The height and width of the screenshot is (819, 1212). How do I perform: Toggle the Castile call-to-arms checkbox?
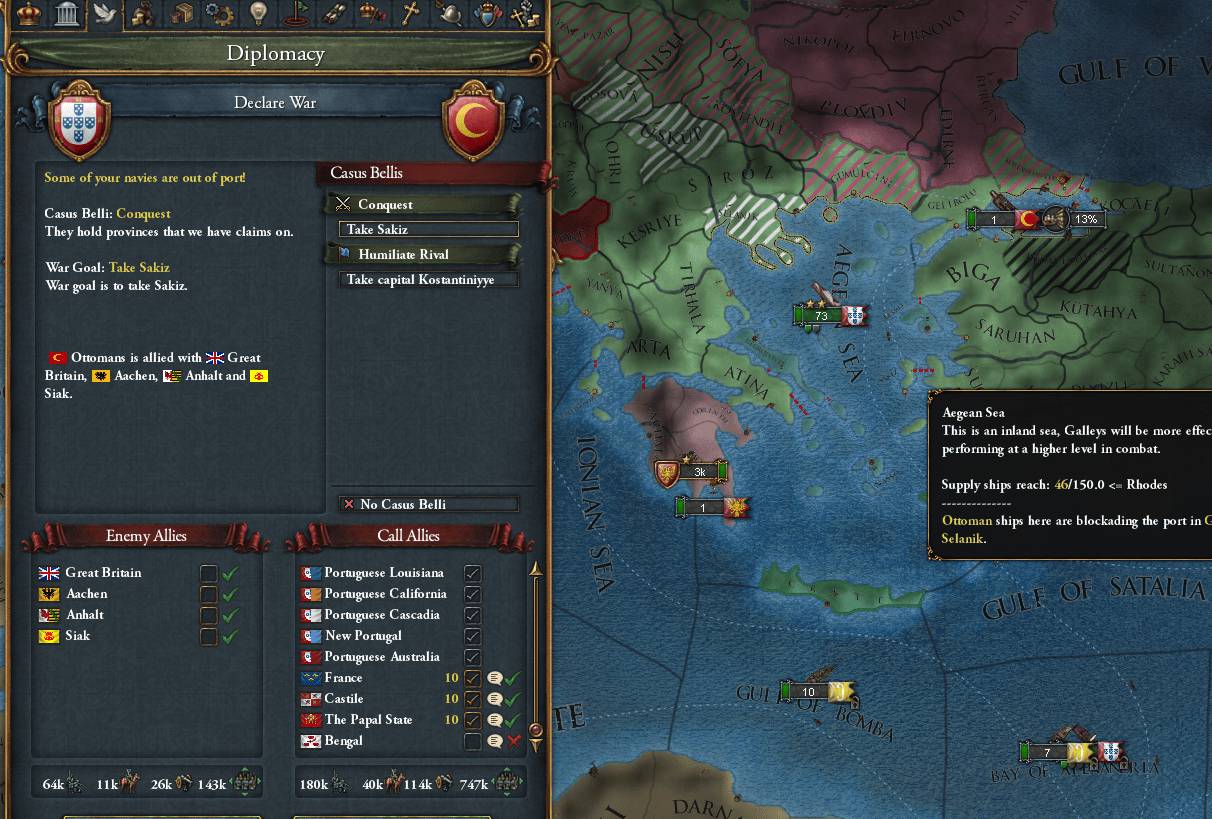point(473,699)
